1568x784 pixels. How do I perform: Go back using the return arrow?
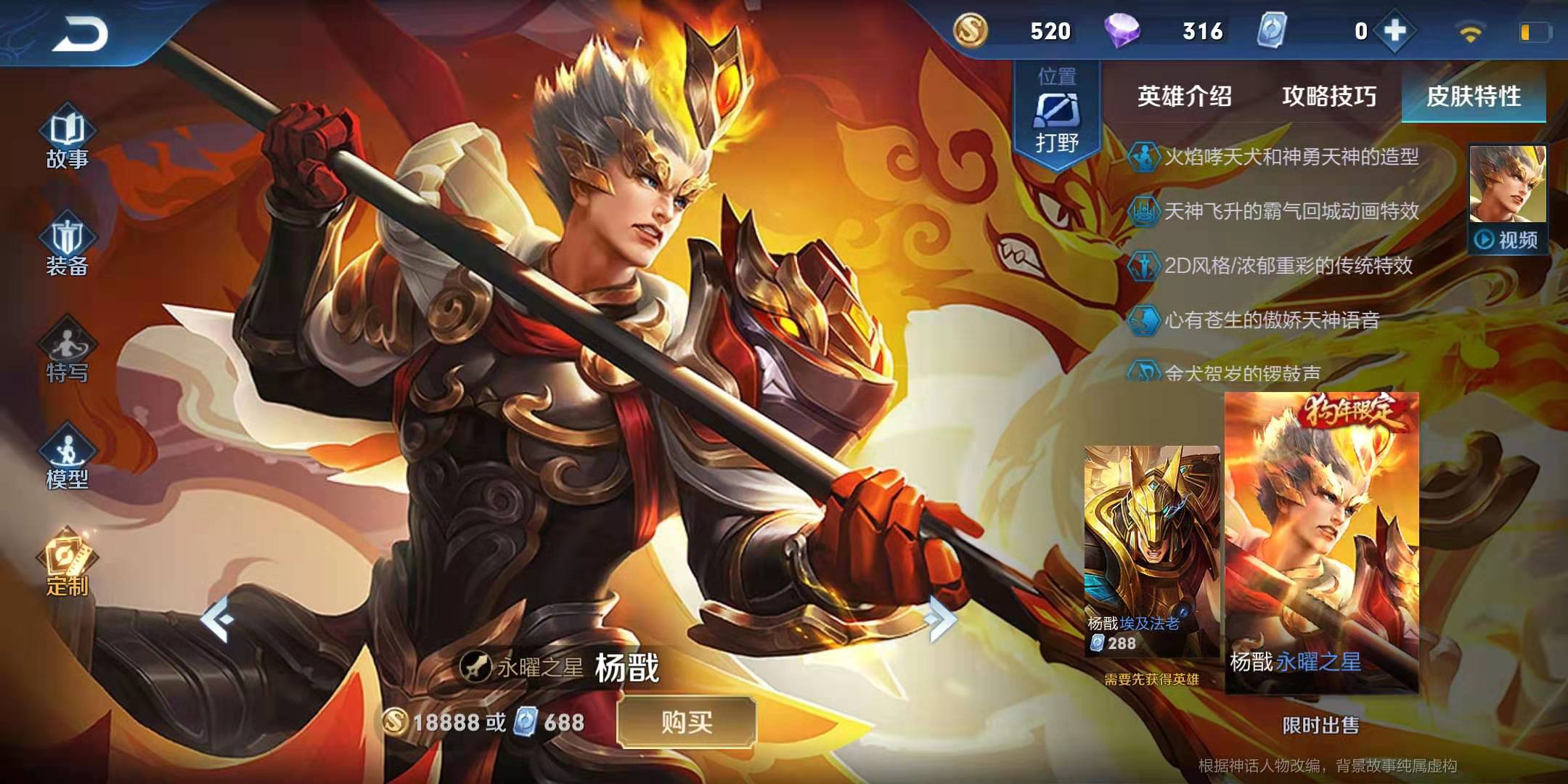point(80,33)
